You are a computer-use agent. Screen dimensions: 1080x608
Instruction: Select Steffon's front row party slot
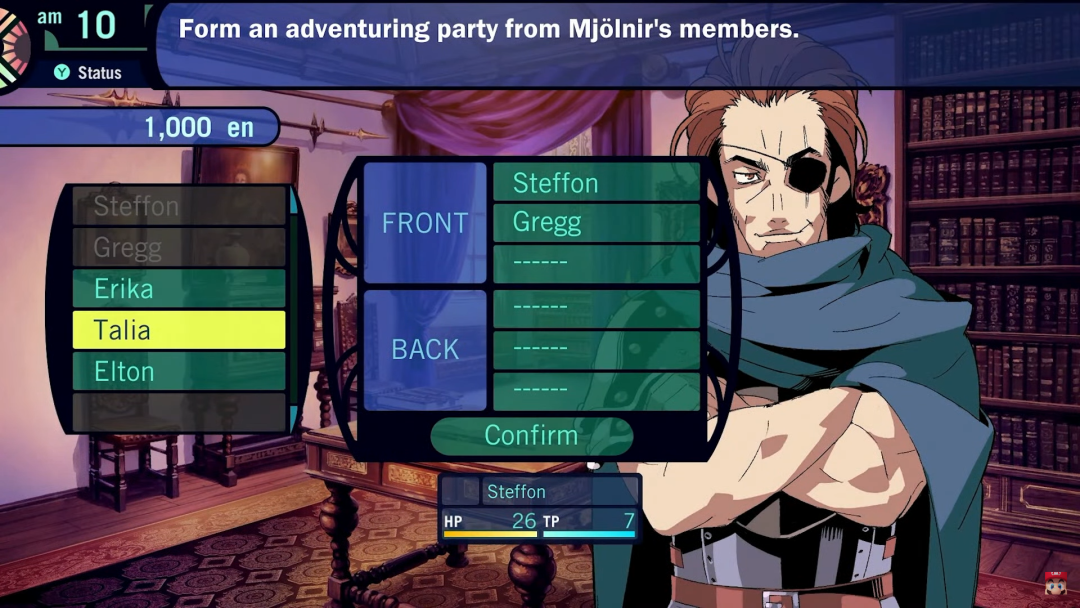[x=596, y=183]
